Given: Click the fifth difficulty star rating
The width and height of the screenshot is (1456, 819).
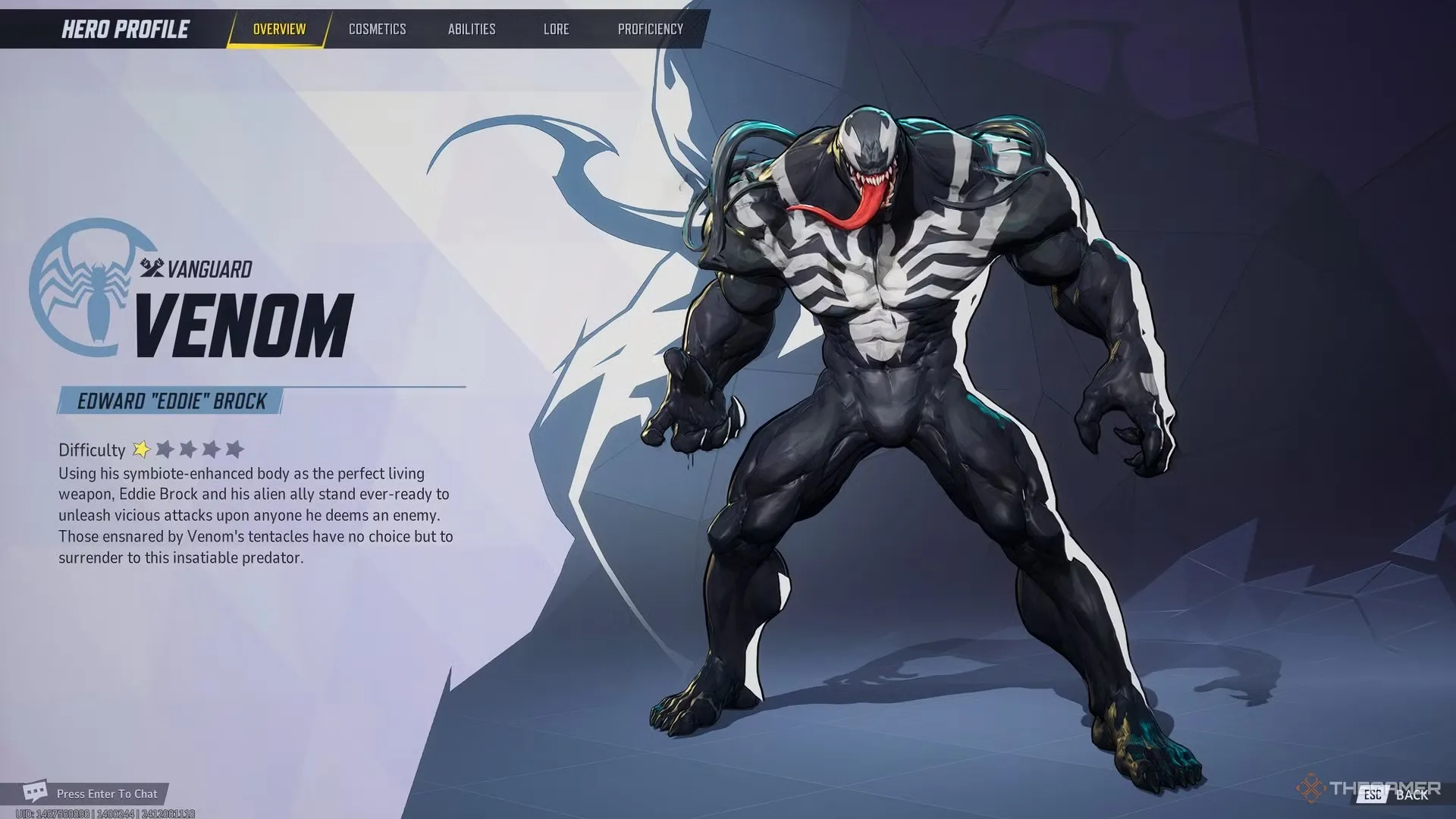Looking at the screenshot, I should pos(233,449).
